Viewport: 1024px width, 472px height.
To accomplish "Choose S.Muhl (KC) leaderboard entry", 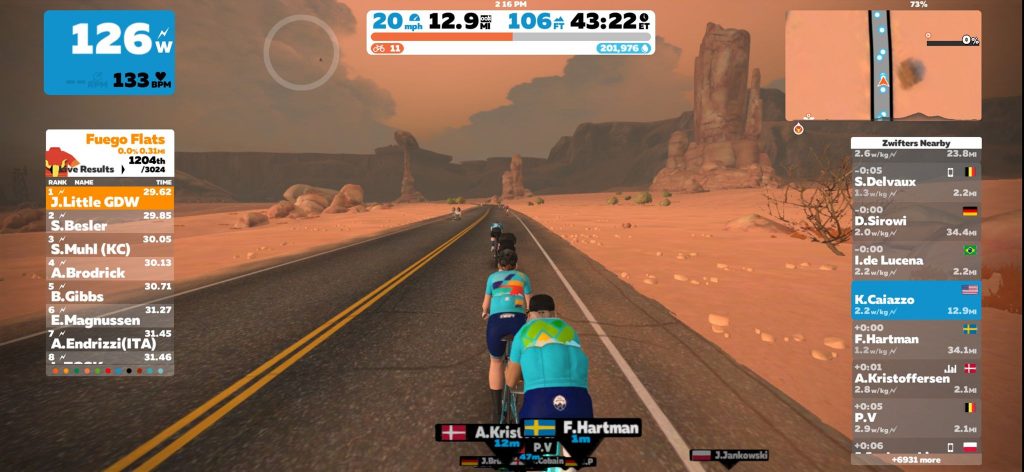I will 110,246.
